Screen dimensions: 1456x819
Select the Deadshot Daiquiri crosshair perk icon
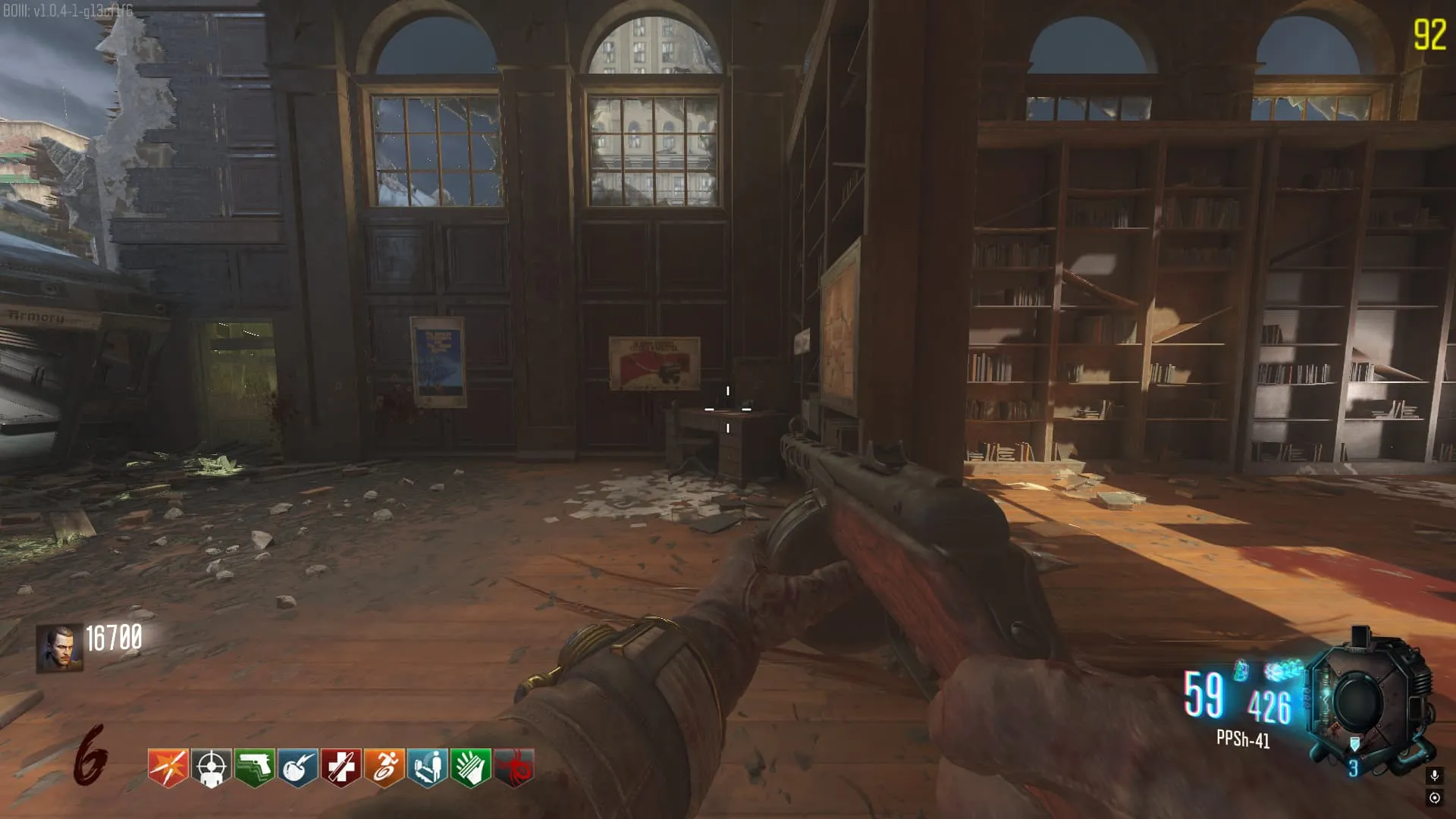tap(211, 767)
